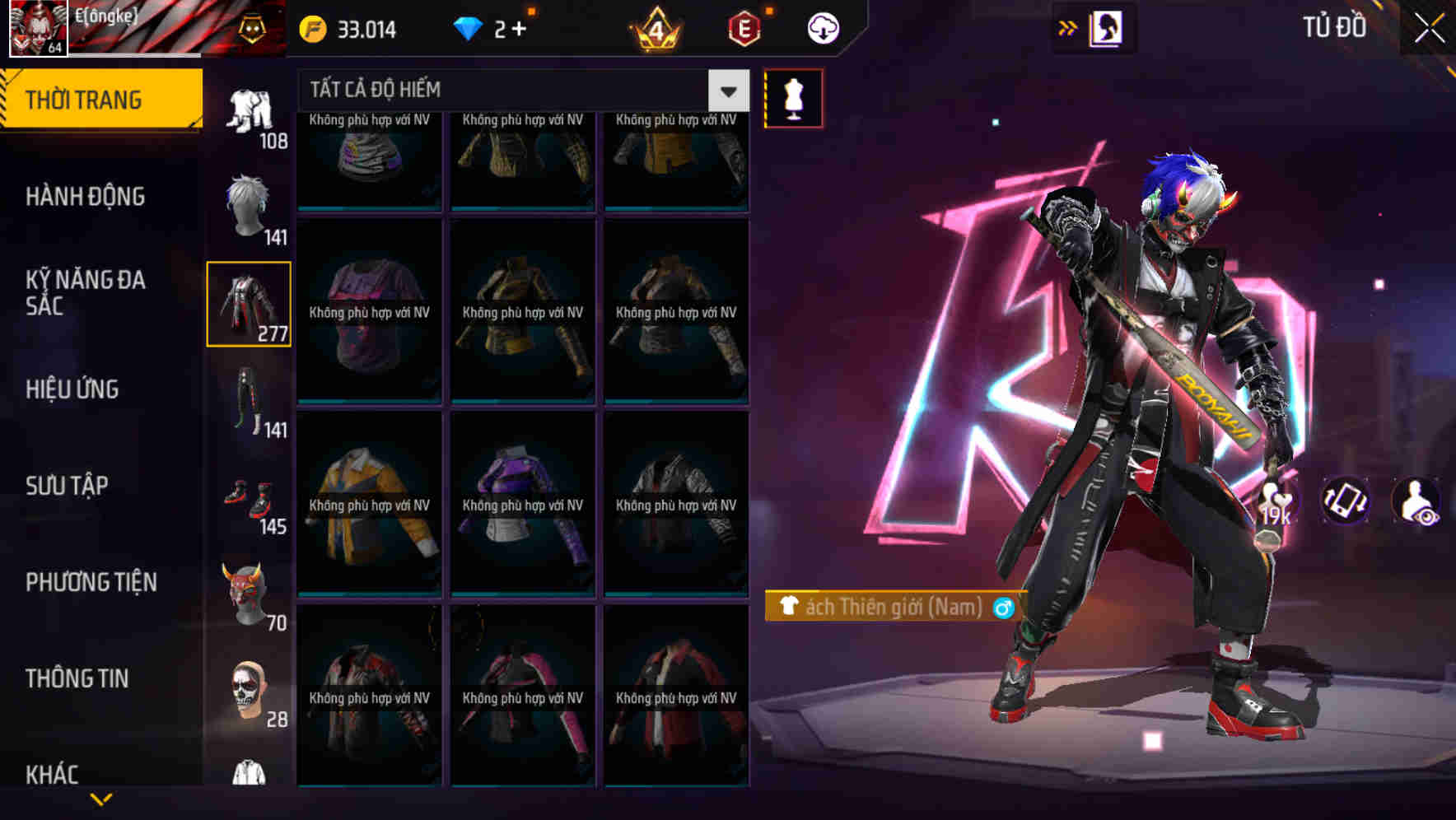This screenshot has height=820, width=1456.
Task: Collapse the panel using the double-arrow button
Action: click(1068, 26)
